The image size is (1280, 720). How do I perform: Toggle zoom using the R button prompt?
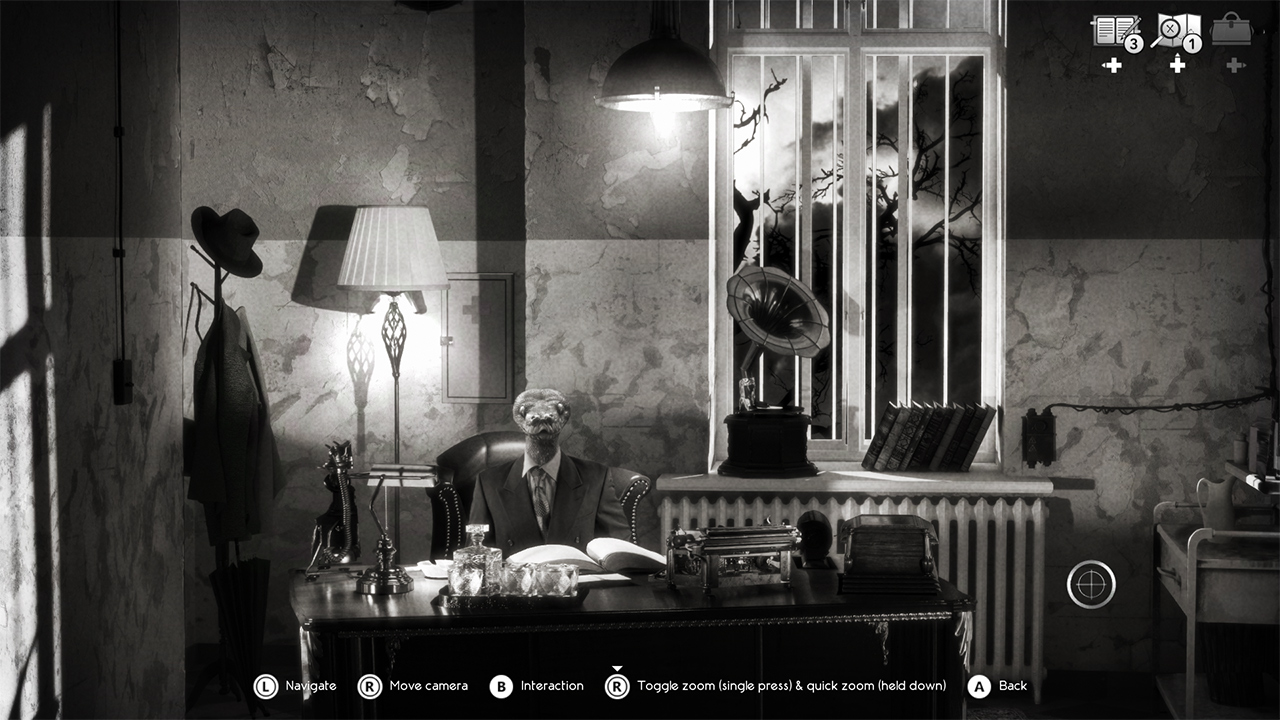616,686
